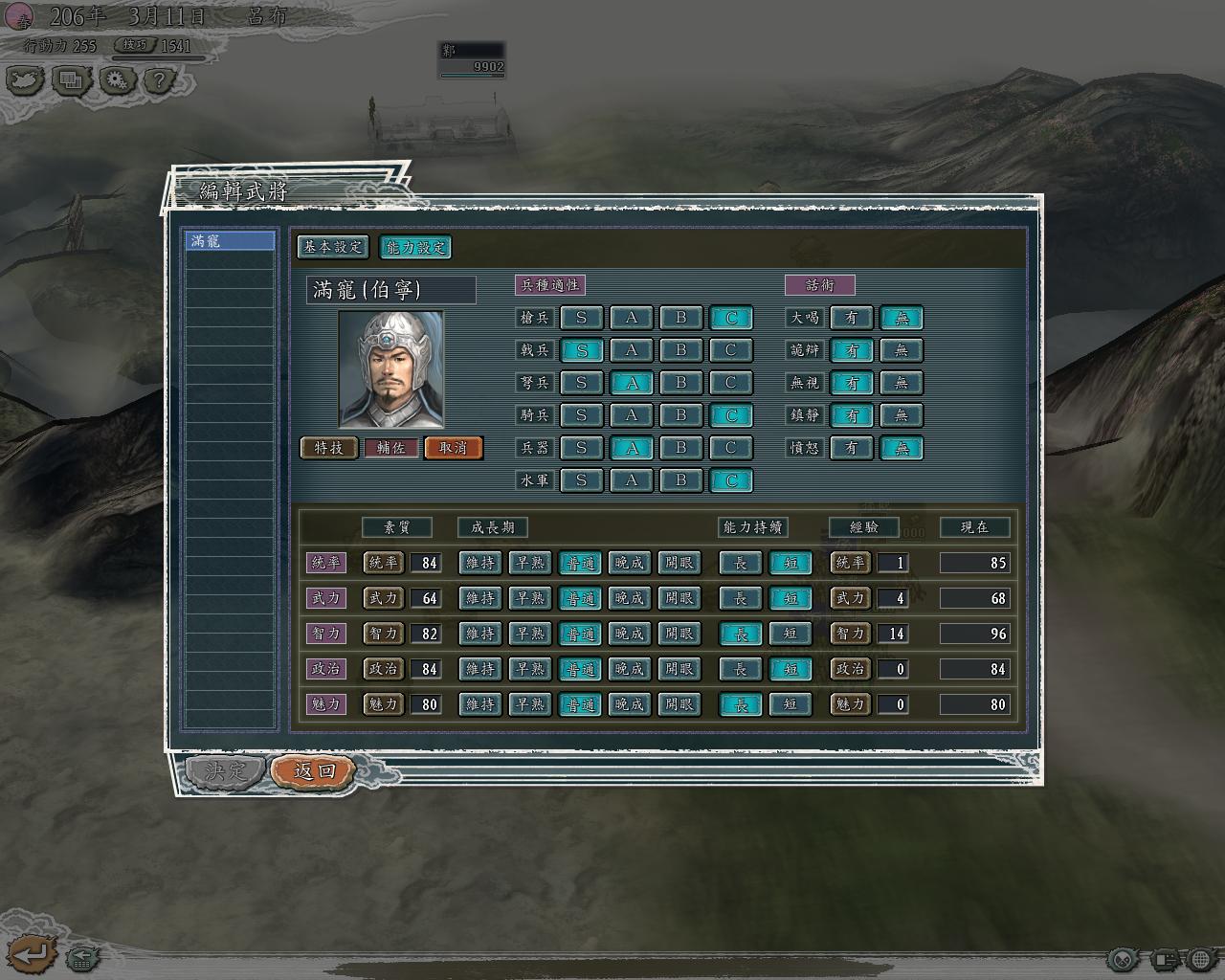The image size is (1225, 980).
Task: Return with the 返回 button
Action: click(313, 770)
